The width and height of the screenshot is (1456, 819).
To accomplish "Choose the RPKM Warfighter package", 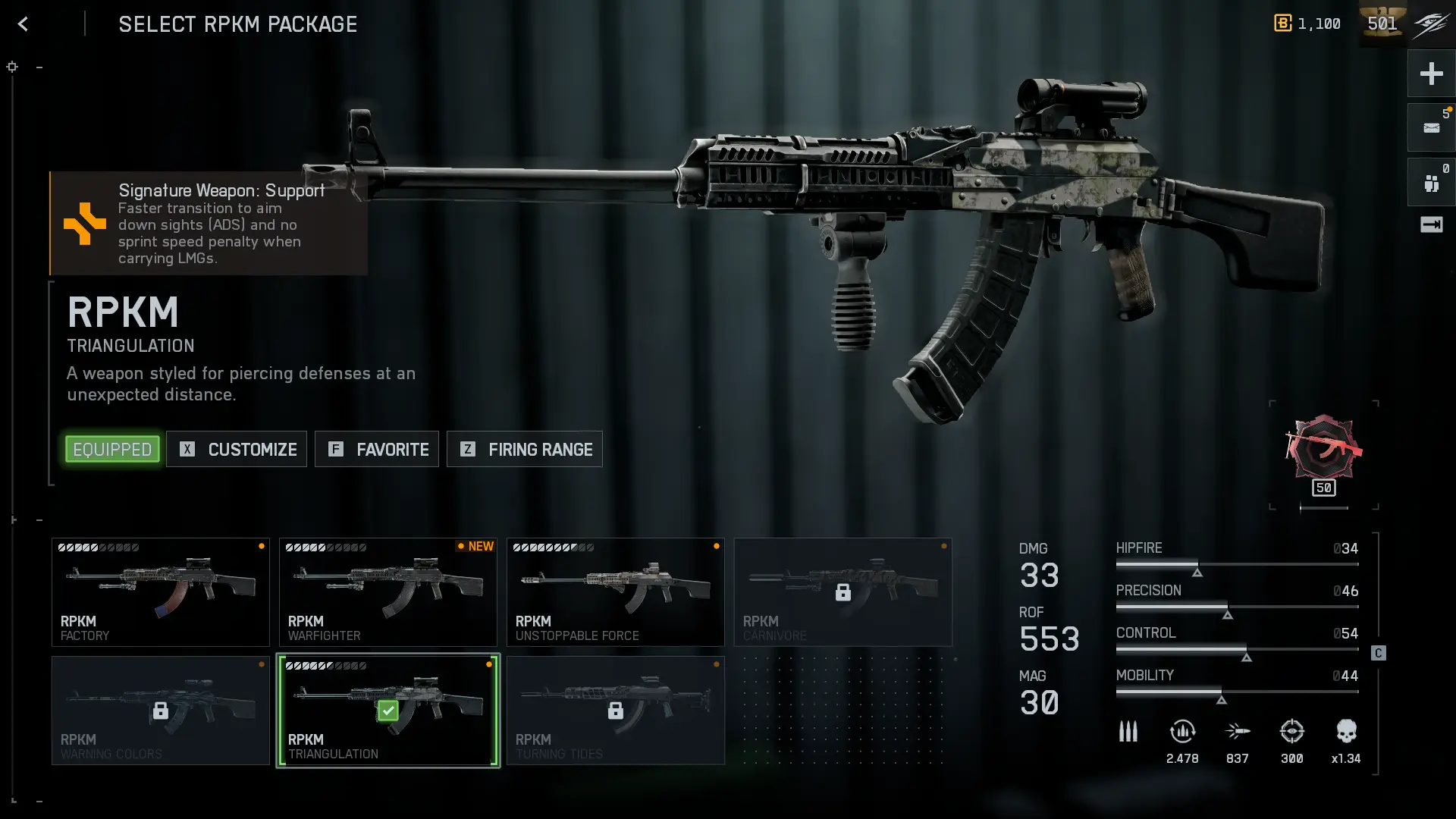I will tap(388, 592).
